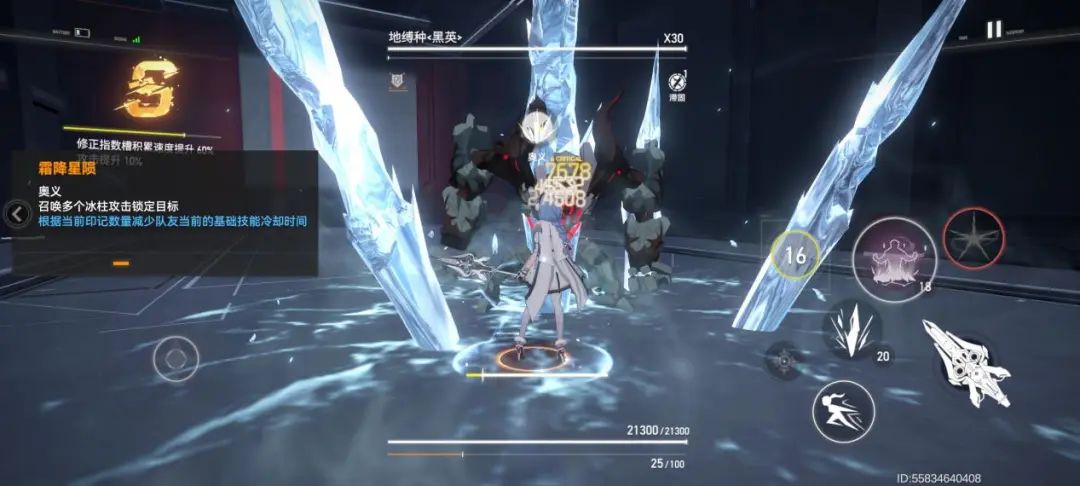Trigger the meditating figure ultimate skill
The image size is (1080, 486).
coord(893,258)
